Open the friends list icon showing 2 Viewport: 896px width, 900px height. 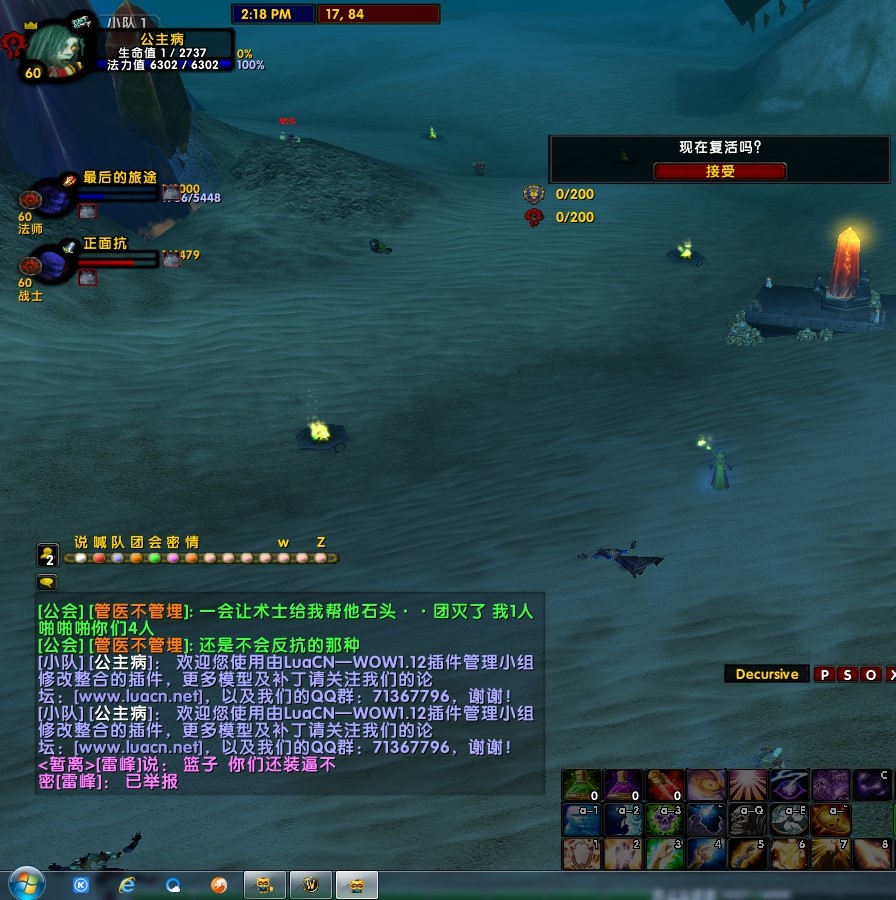47,555
